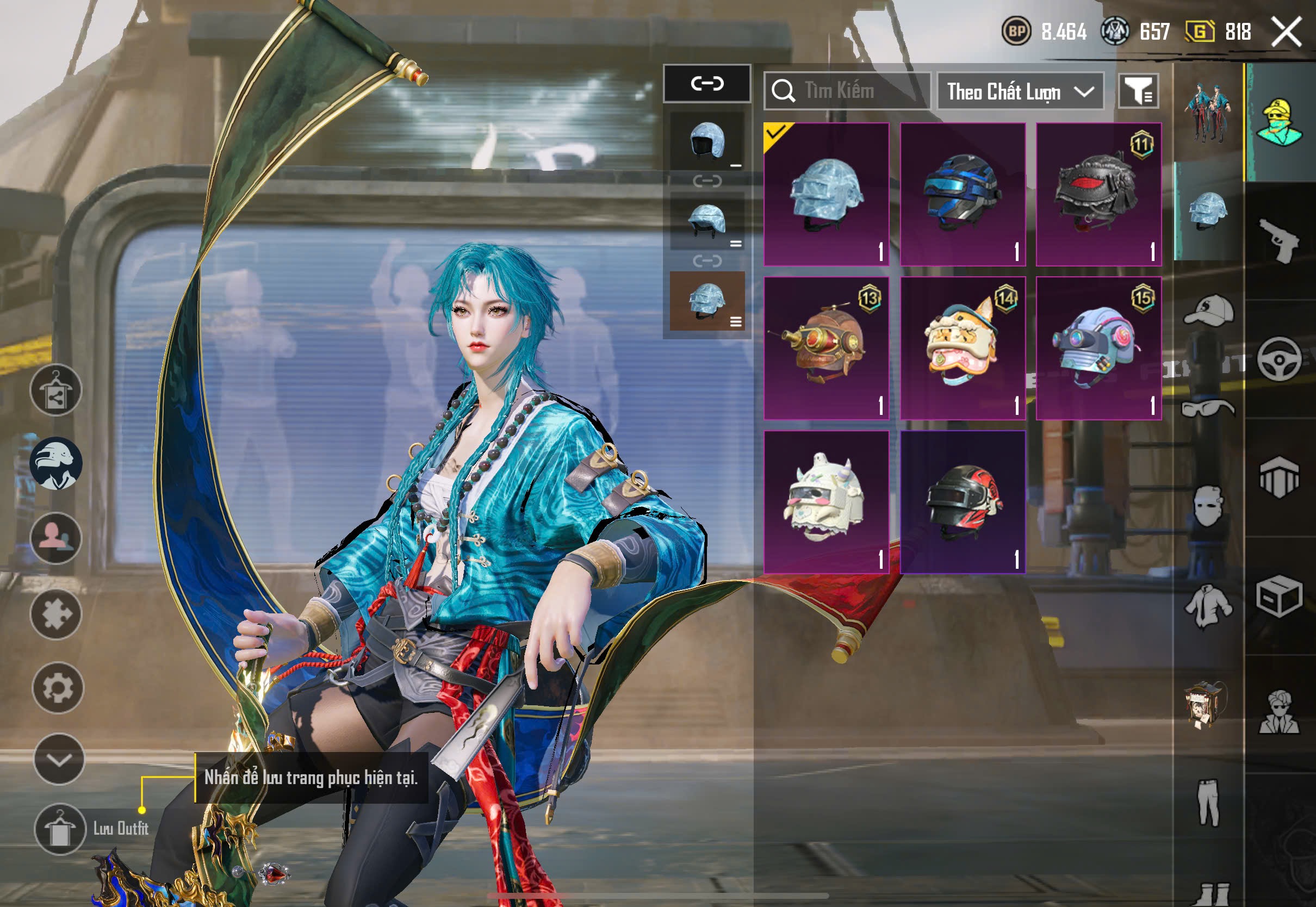Select the equipped glacier ice helmet
1316x907 pixels.
tap(826, 194)
